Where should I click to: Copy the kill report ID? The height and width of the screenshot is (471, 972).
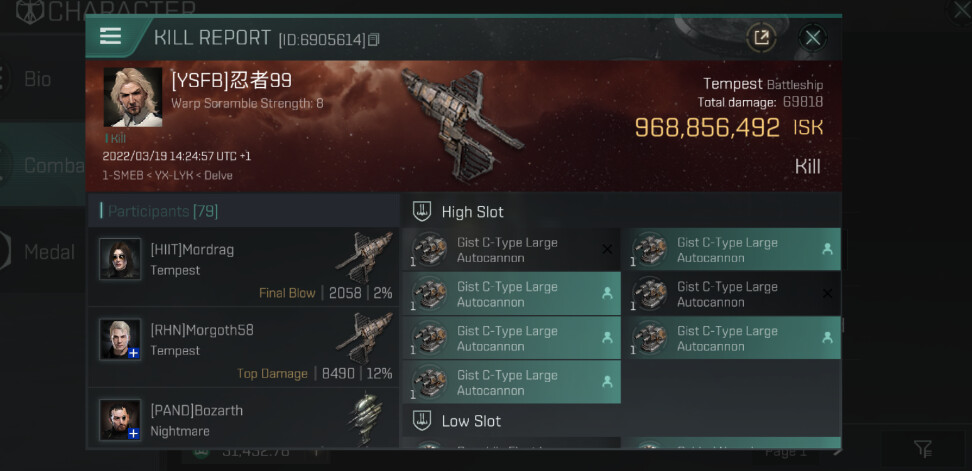[x=374, y=40]
